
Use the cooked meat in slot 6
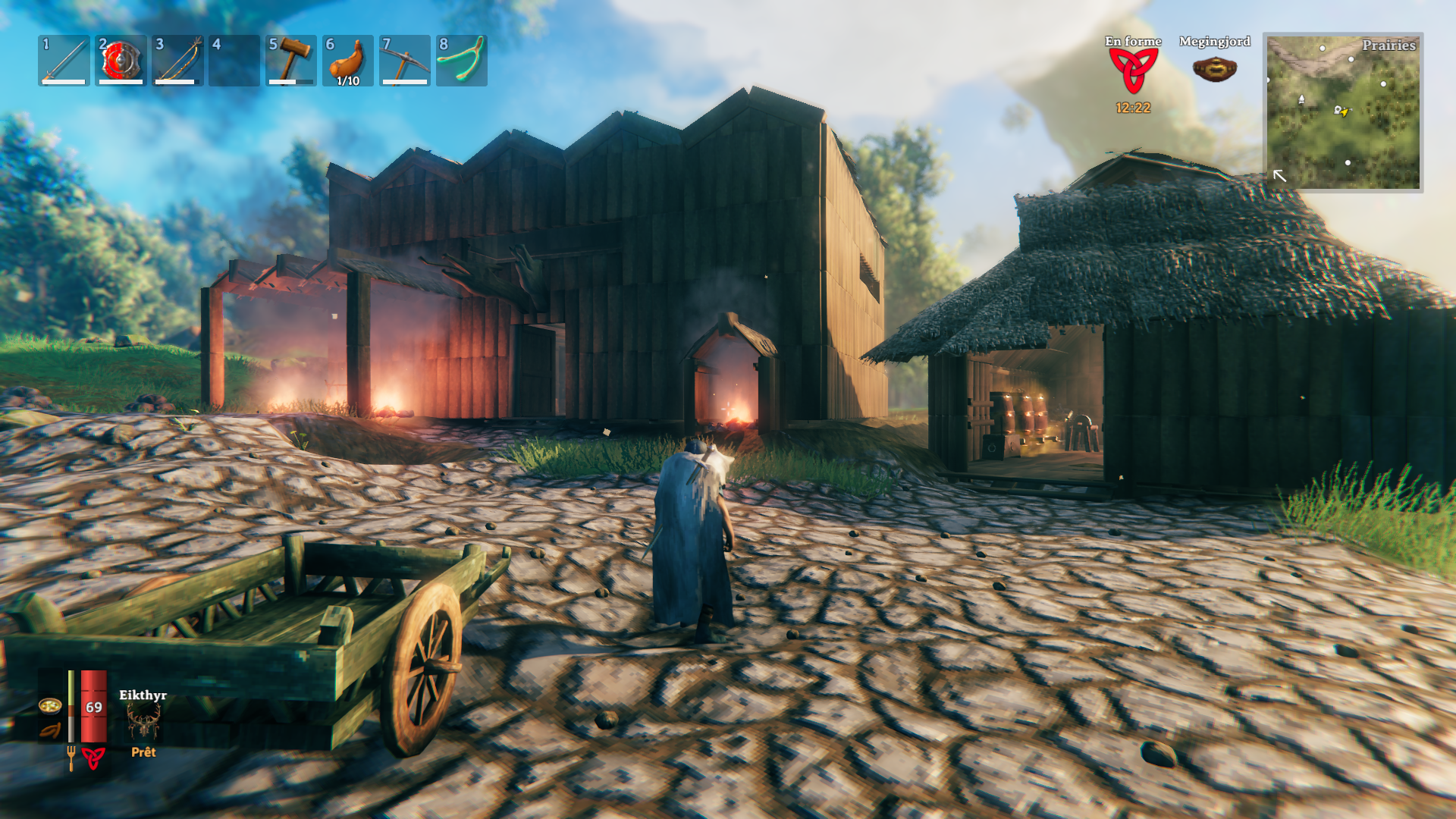[x=348, y=61]
